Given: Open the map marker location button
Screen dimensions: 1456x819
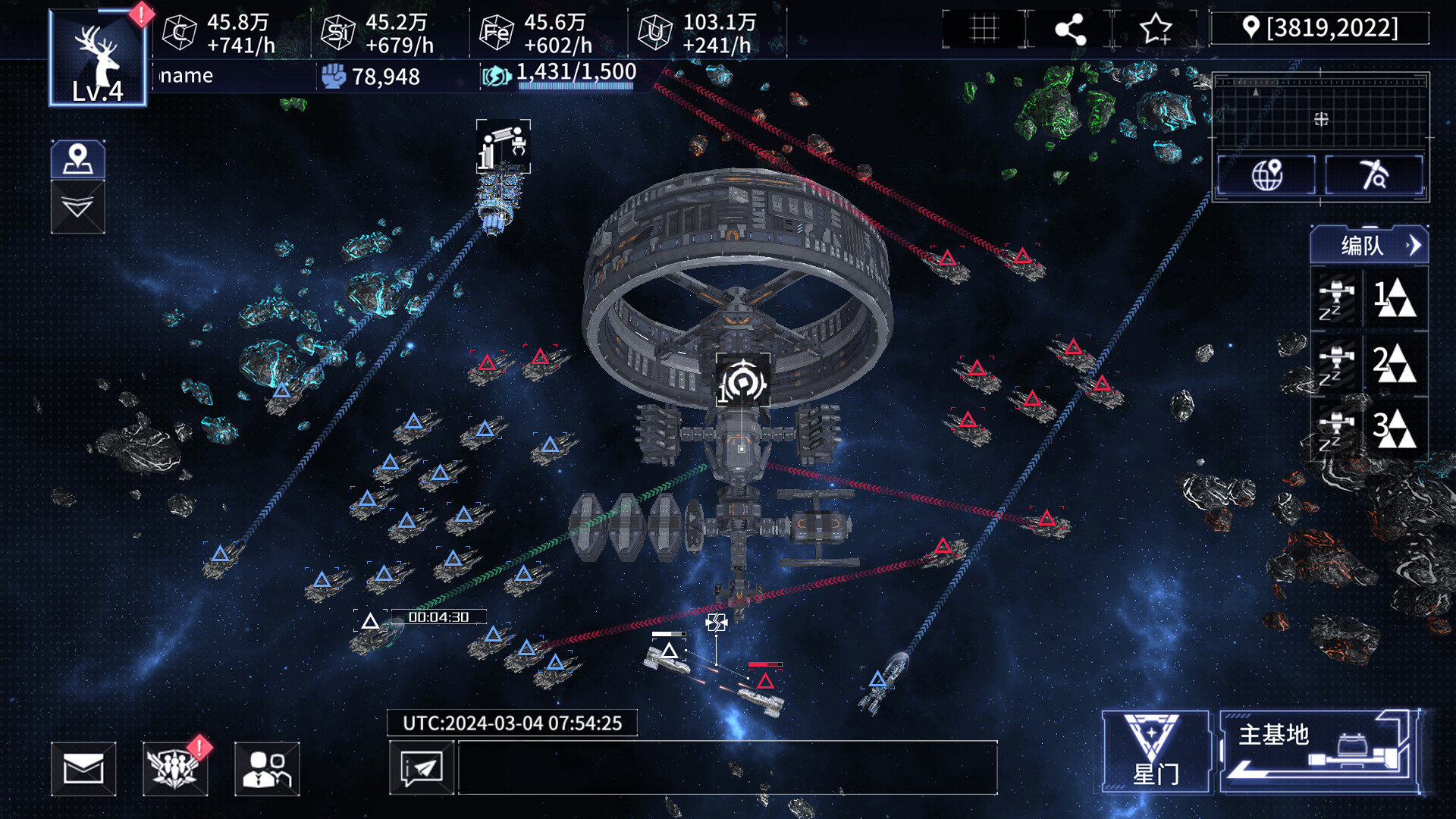Looking at the screenshot, I should 77,160.
